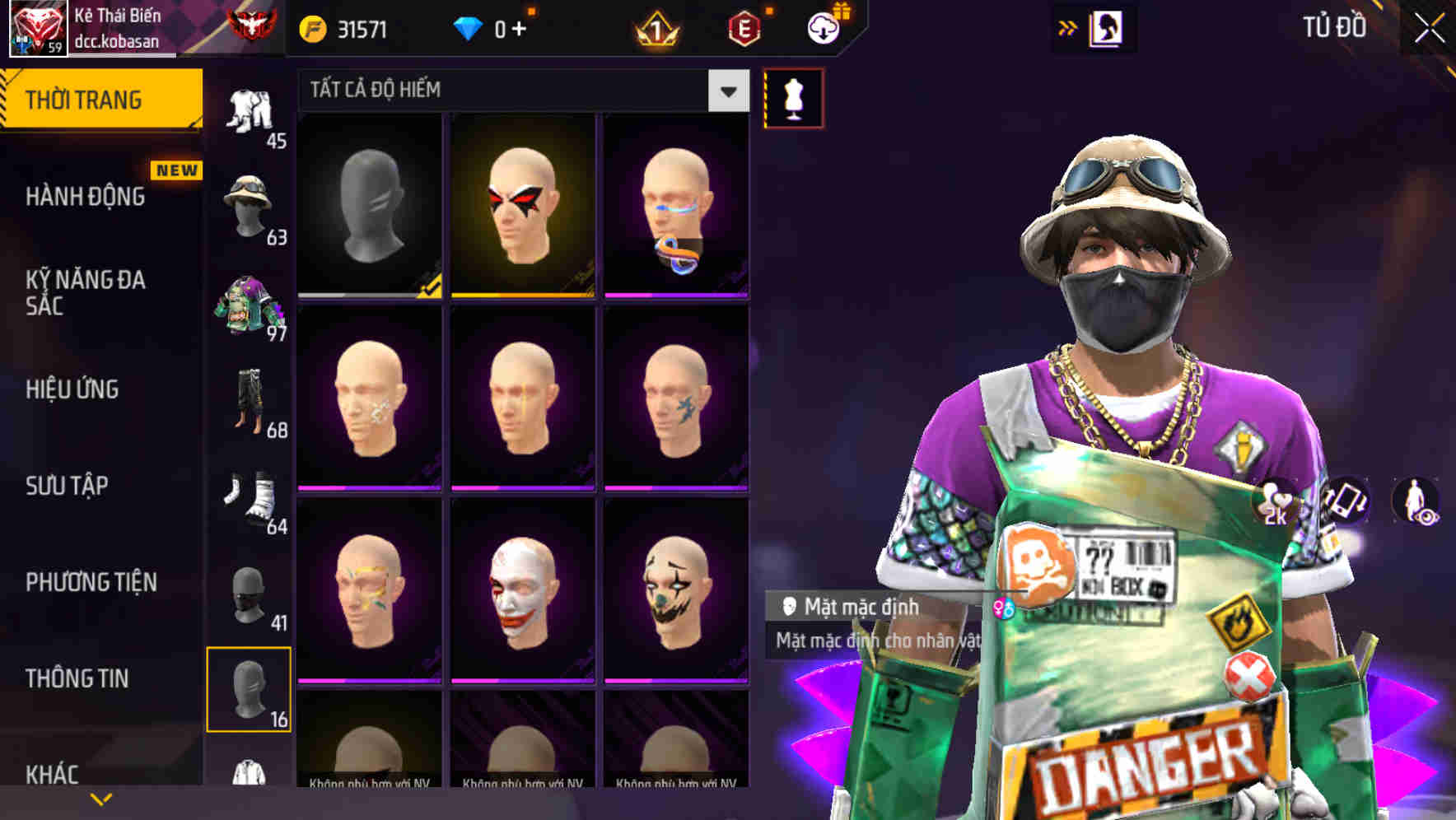Select the crown level 1 badge

click(x=655, y=26)
